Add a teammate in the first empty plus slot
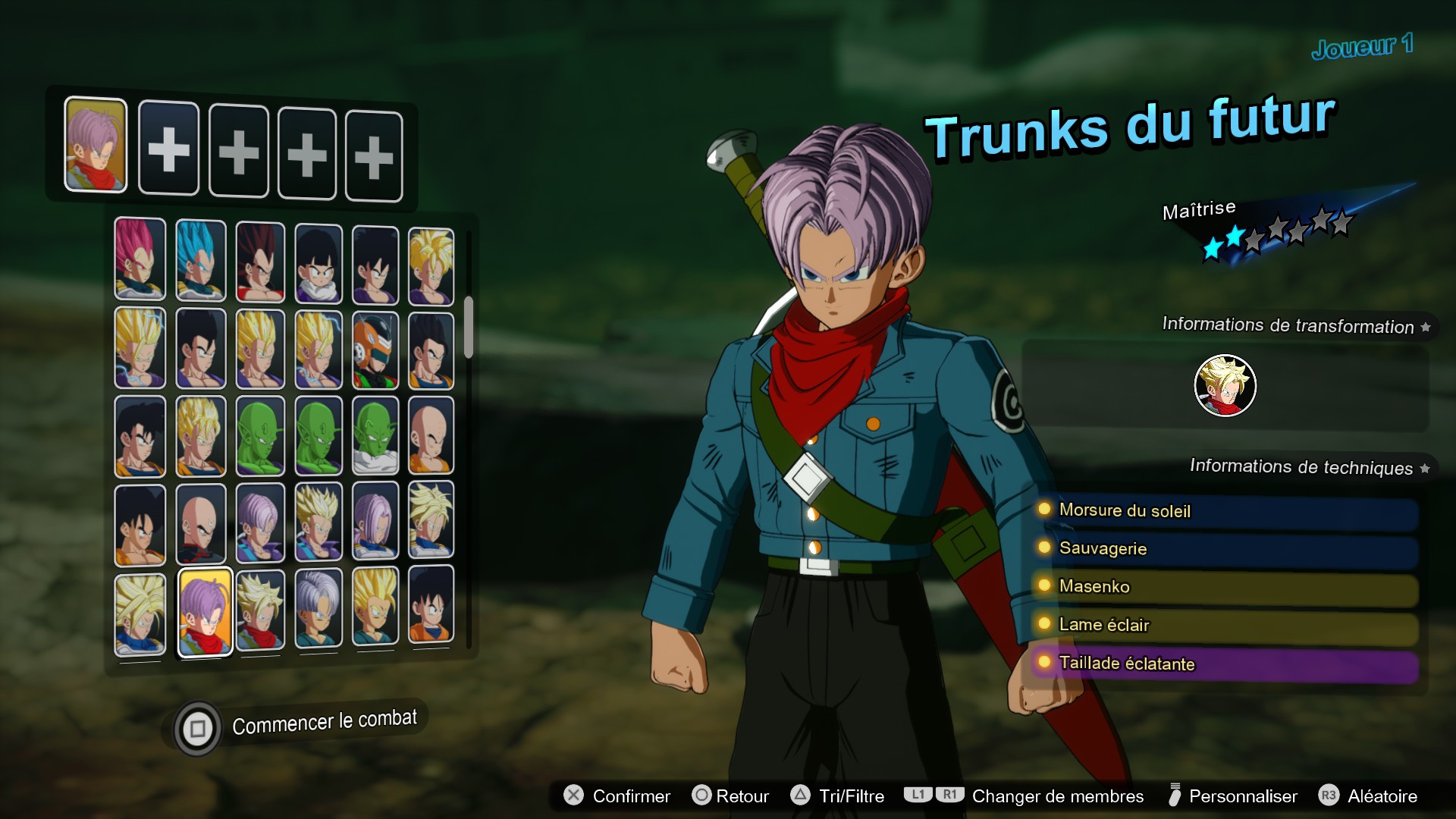Image resolution: width=1456 pixels, height=819 pixels. pos(168,149)
